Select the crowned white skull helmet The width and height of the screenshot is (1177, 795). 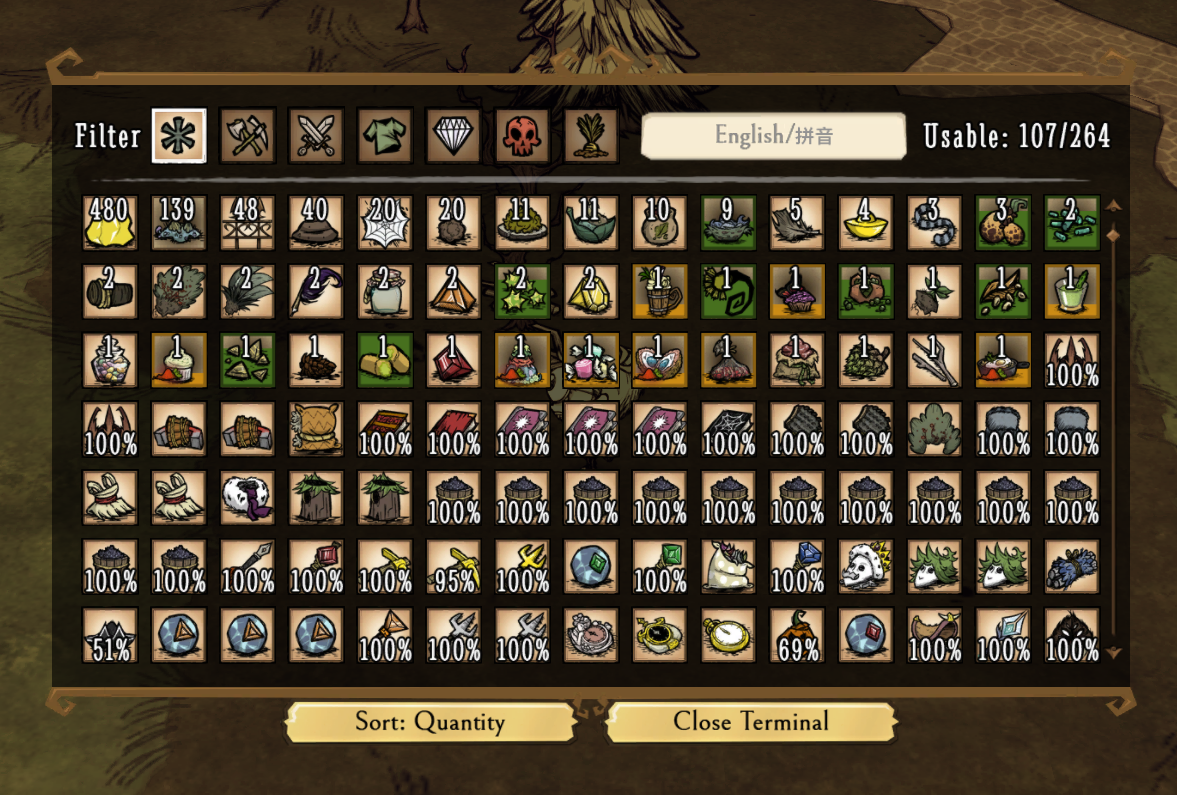coord(866,567)
